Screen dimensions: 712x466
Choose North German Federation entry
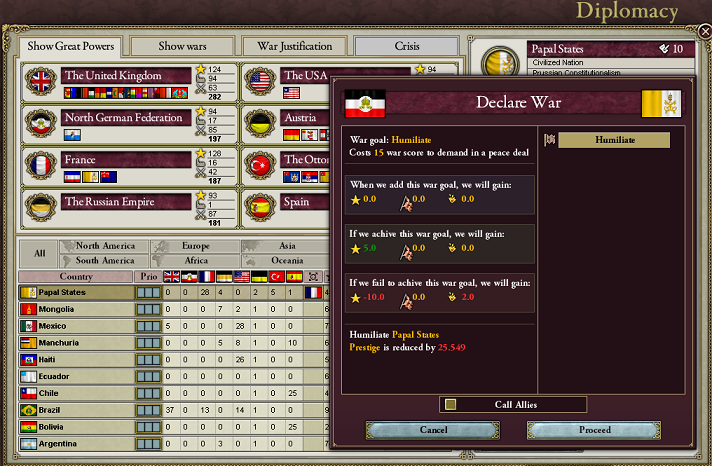coord(125,118)
